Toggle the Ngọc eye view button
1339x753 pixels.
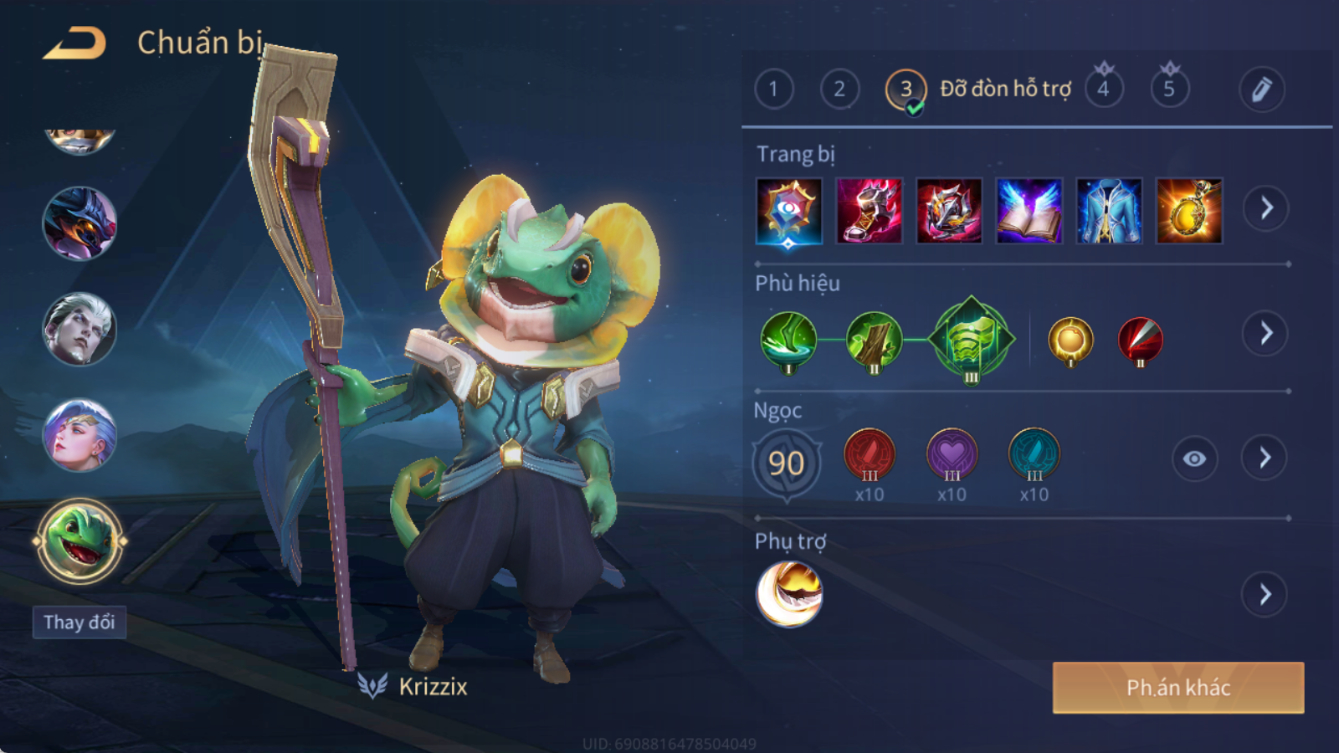[x=1194, y=459]
